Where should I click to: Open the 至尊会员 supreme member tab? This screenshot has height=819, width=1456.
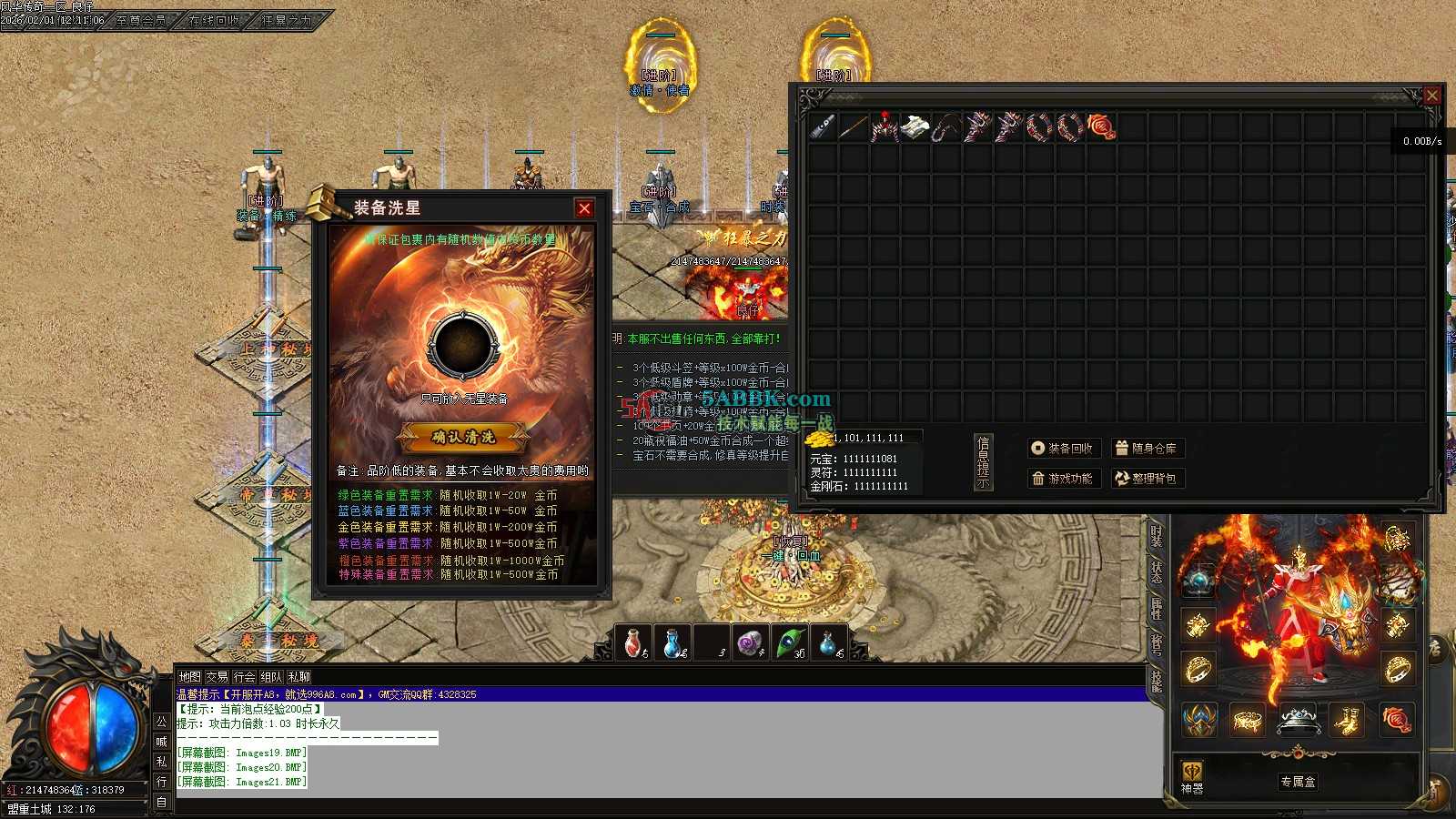point(141,19)
